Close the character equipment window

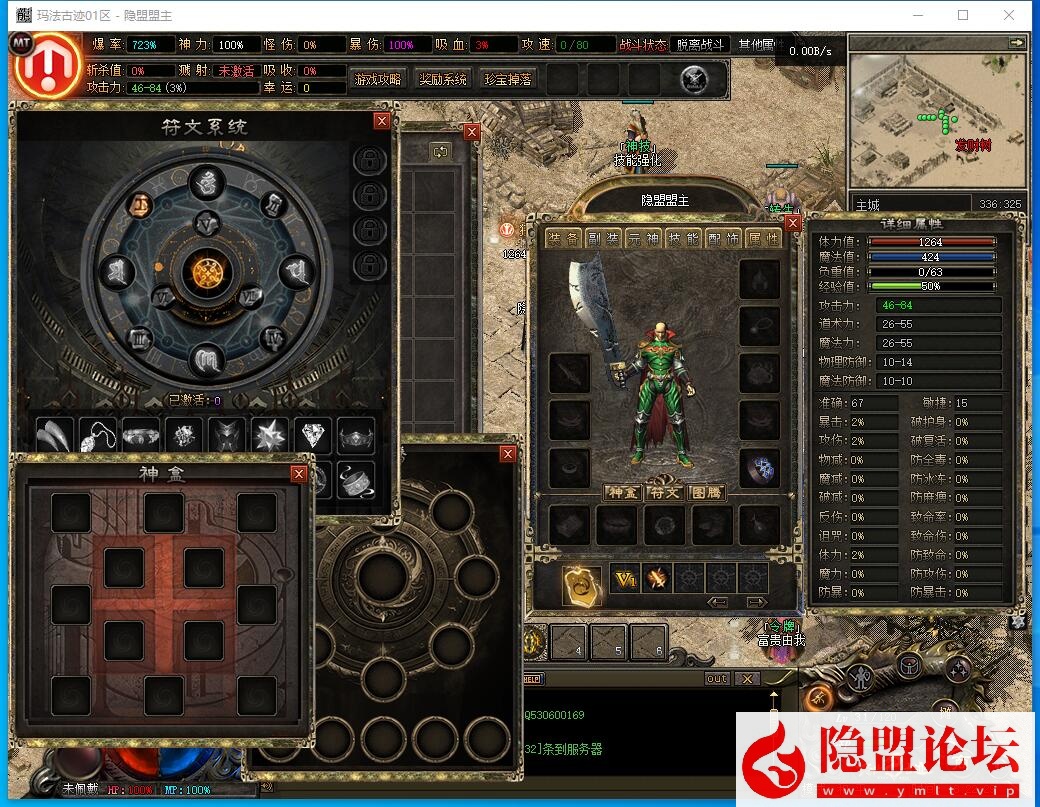pyautogui.click(x=792, y=223)
